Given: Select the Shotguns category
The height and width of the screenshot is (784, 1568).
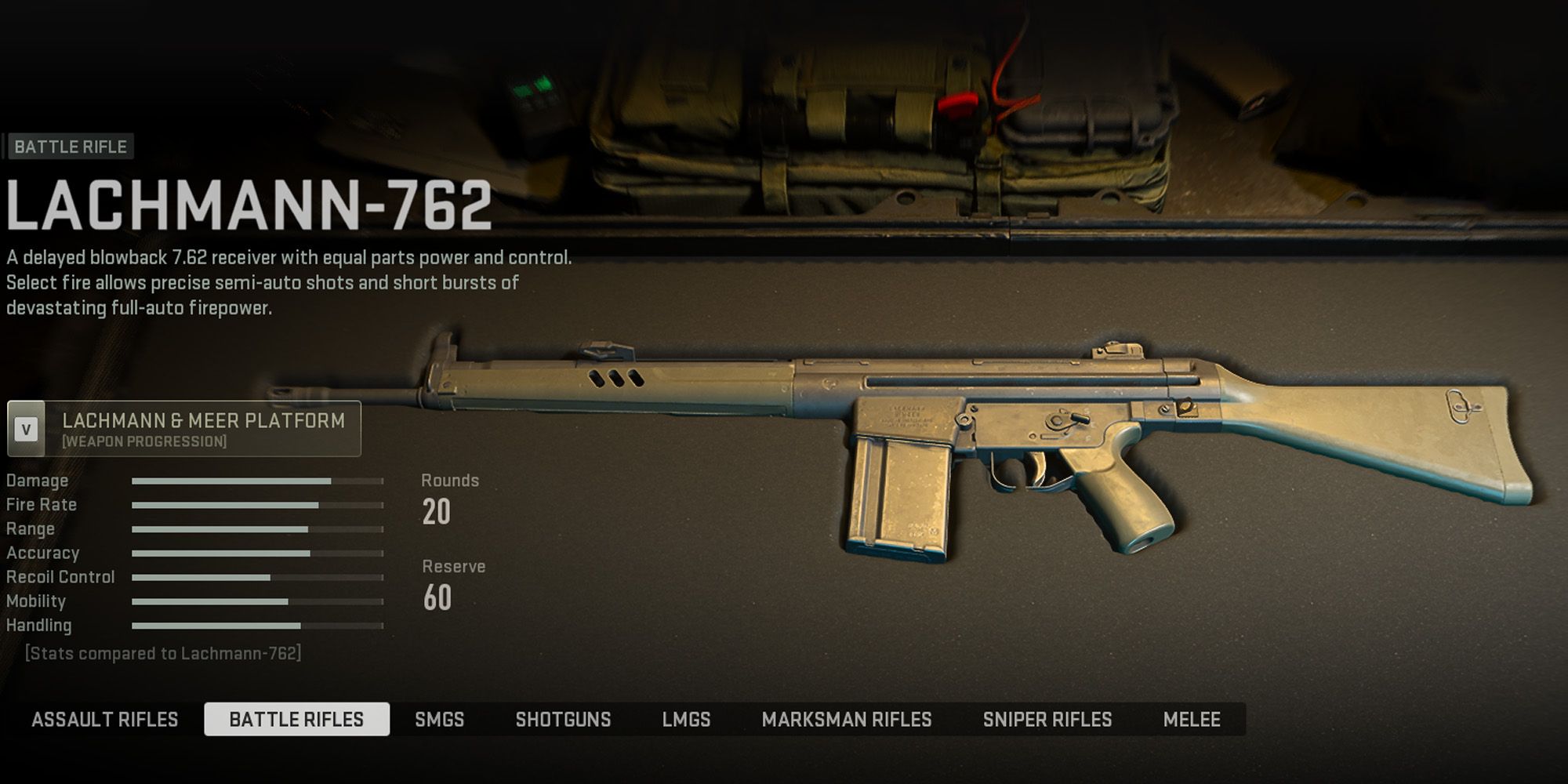Looking at the screenshot, I should (564, 719).
